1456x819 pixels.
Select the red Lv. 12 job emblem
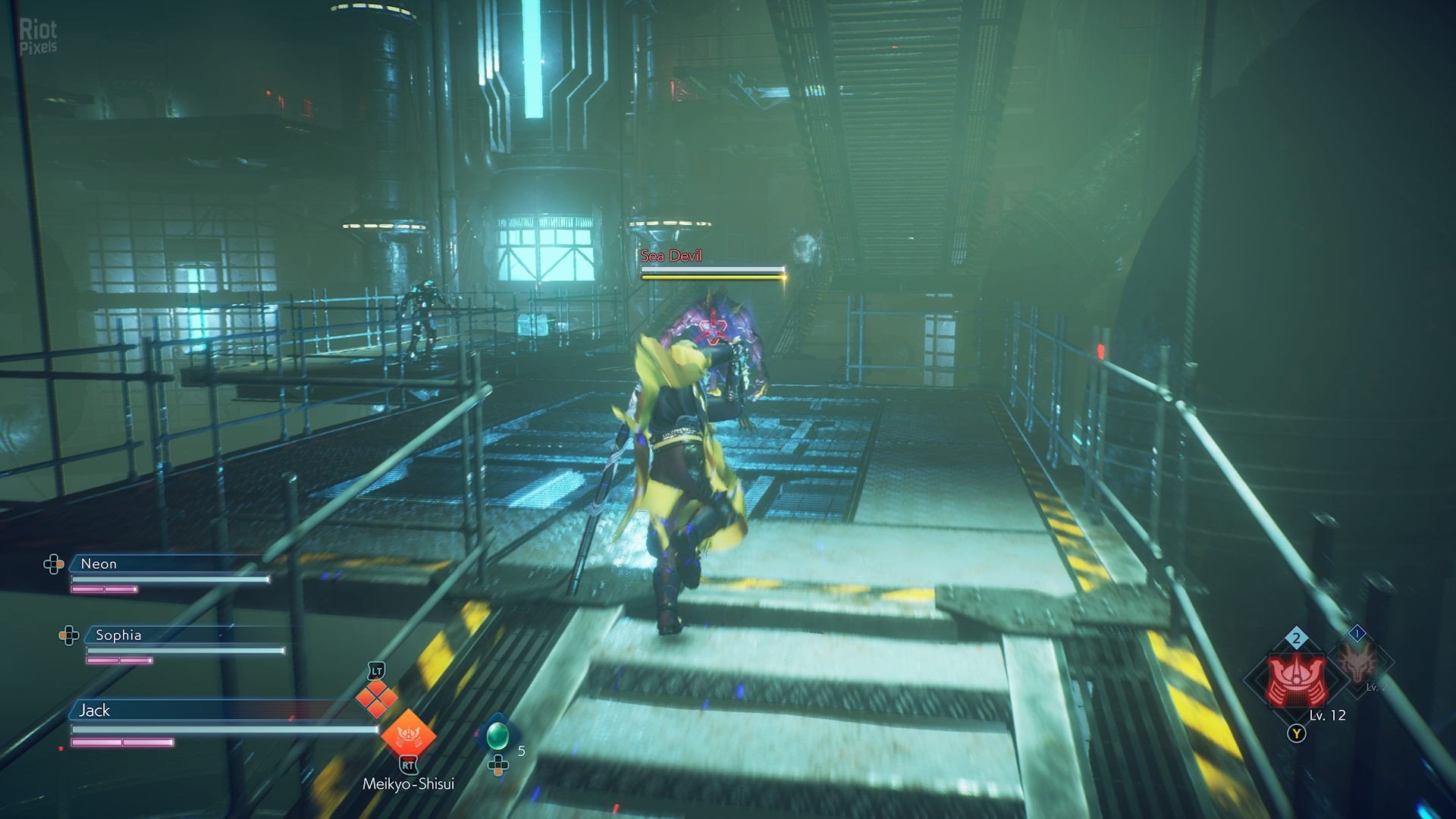tap(1296, 681)
